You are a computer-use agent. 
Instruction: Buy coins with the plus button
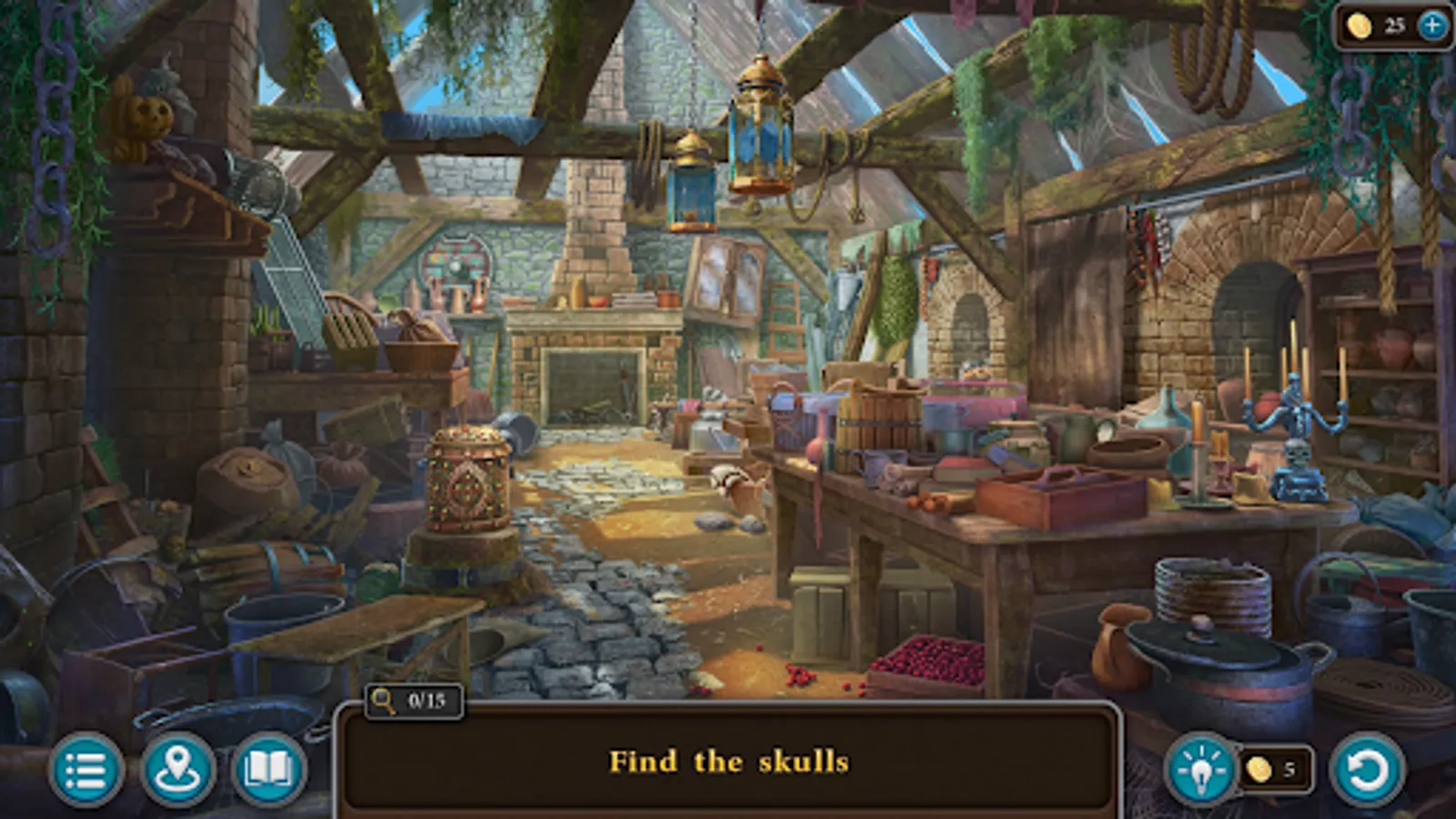coord(1431,25)
